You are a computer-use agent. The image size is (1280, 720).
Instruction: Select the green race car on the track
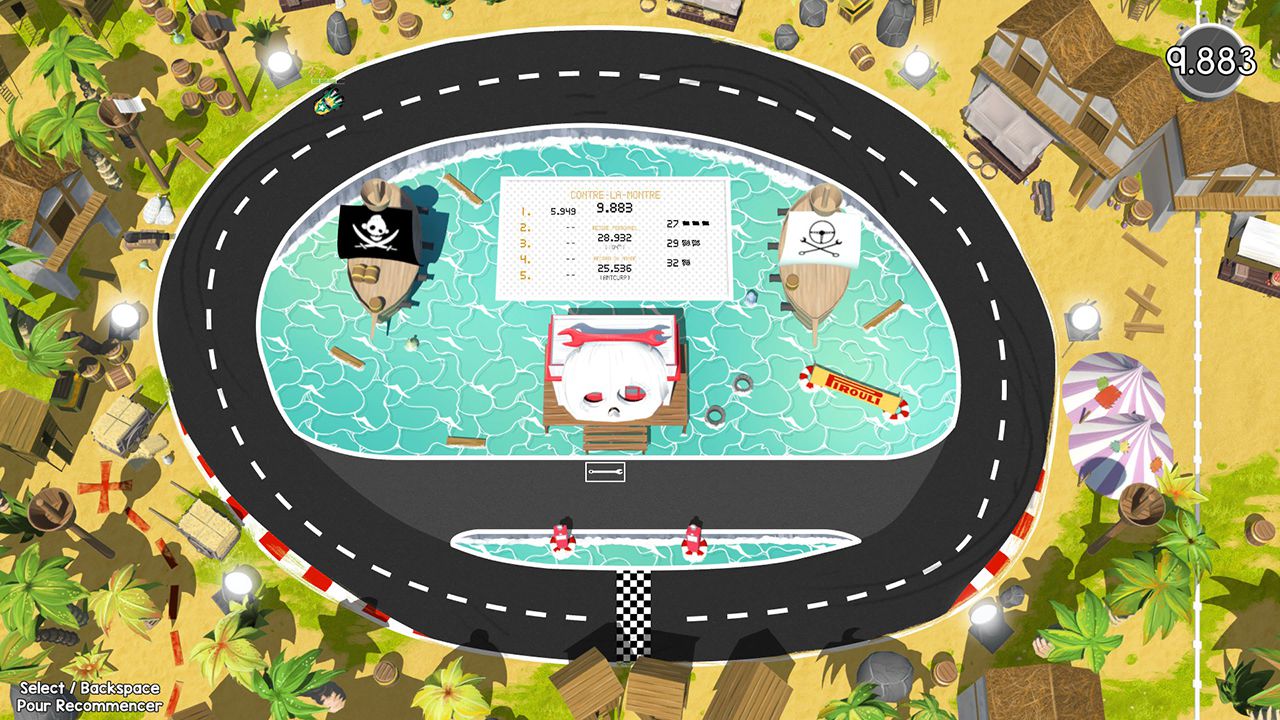tap(327, 100)
